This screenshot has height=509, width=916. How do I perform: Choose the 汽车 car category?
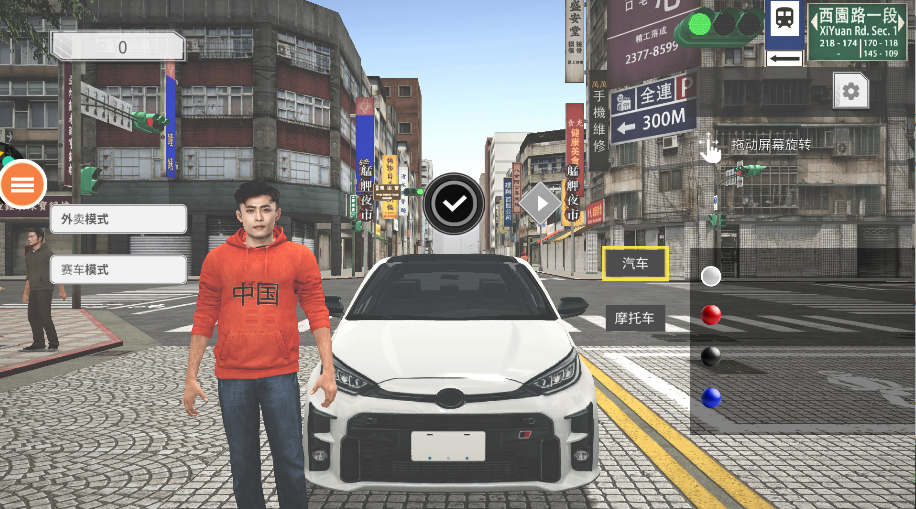[635, 263]
